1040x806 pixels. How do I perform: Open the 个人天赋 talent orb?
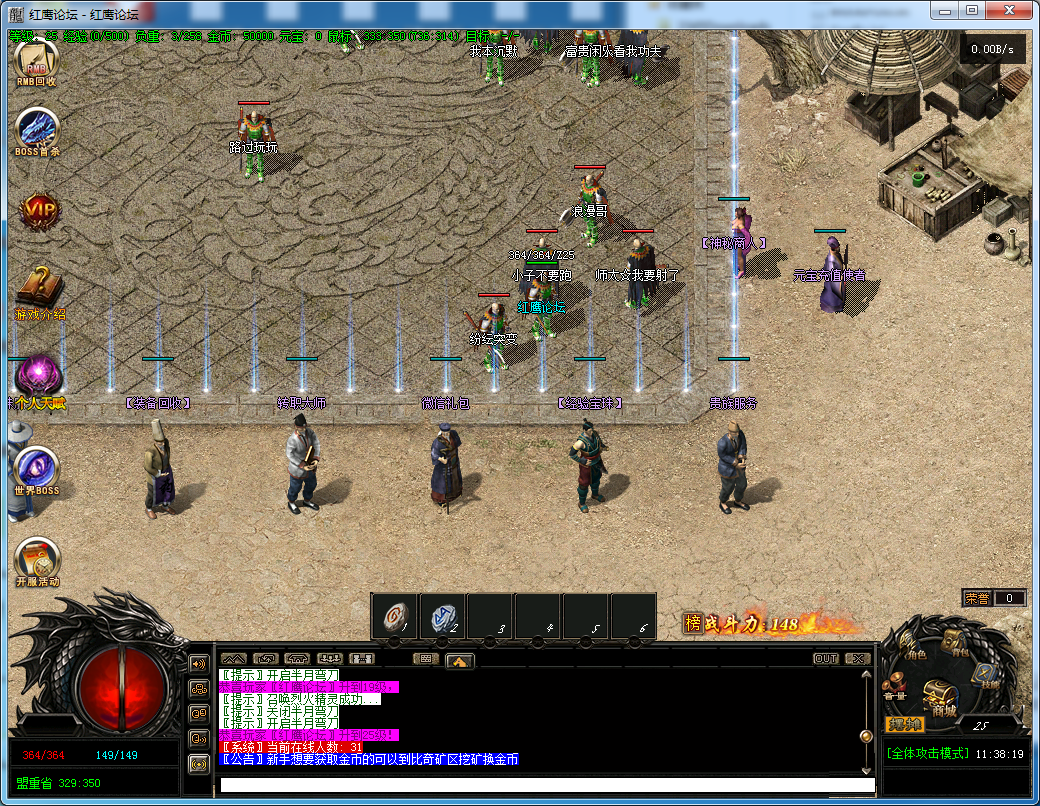[x=39, y=377]
